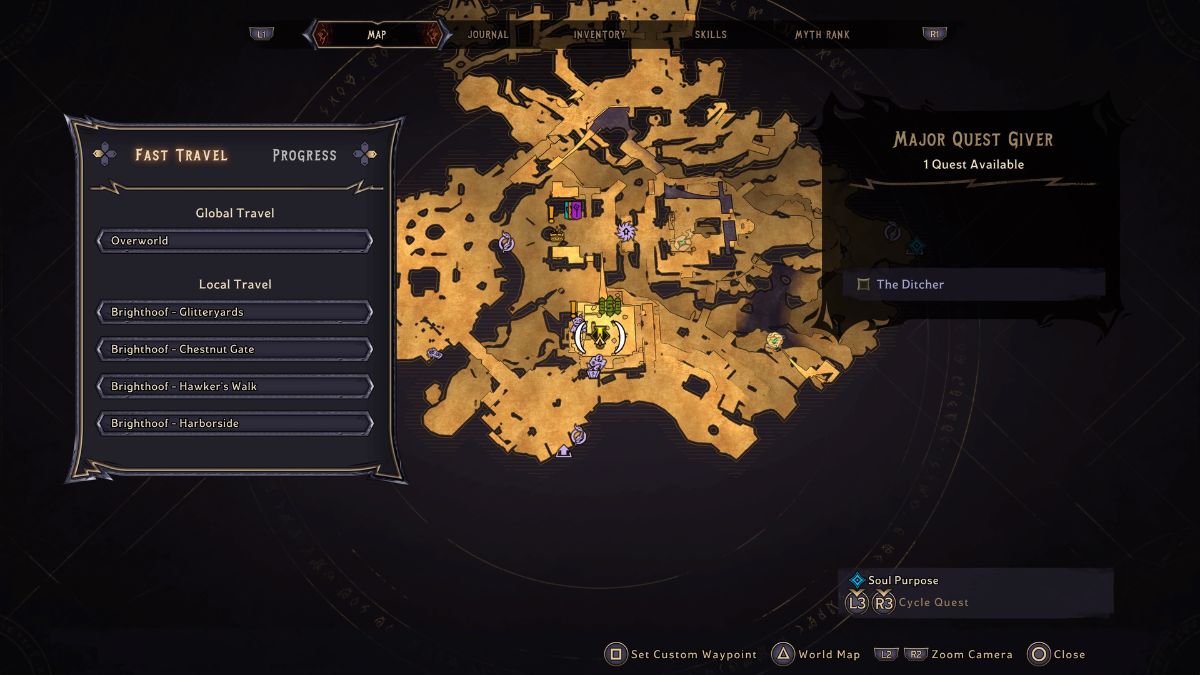Open the Inventory tab
The width and height of the screenshot is (1200, 675).
[x=600, y=34]
